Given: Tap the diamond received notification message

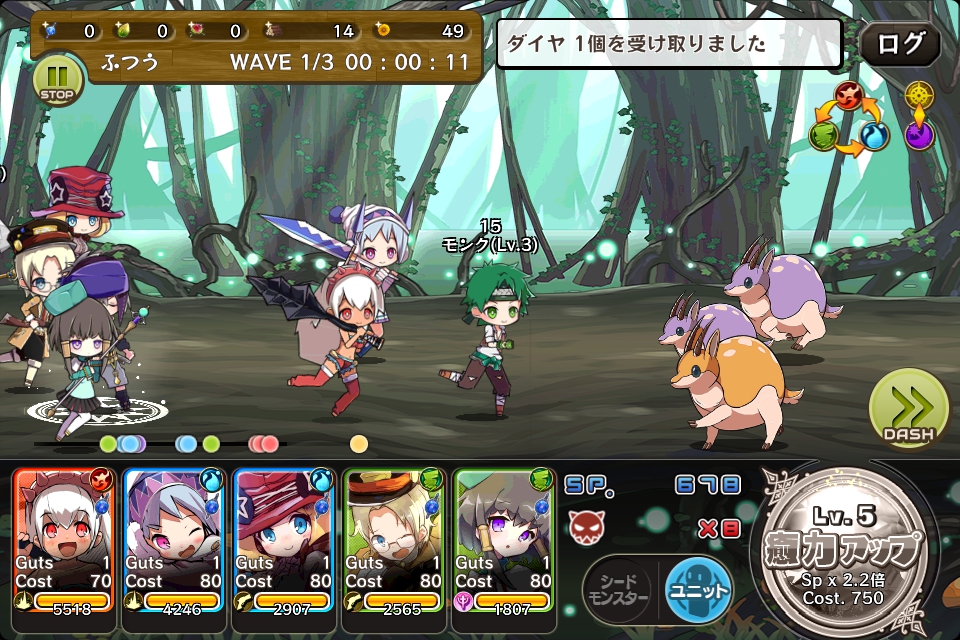Looking at the screenshot, I should click(x=669, y=44).
